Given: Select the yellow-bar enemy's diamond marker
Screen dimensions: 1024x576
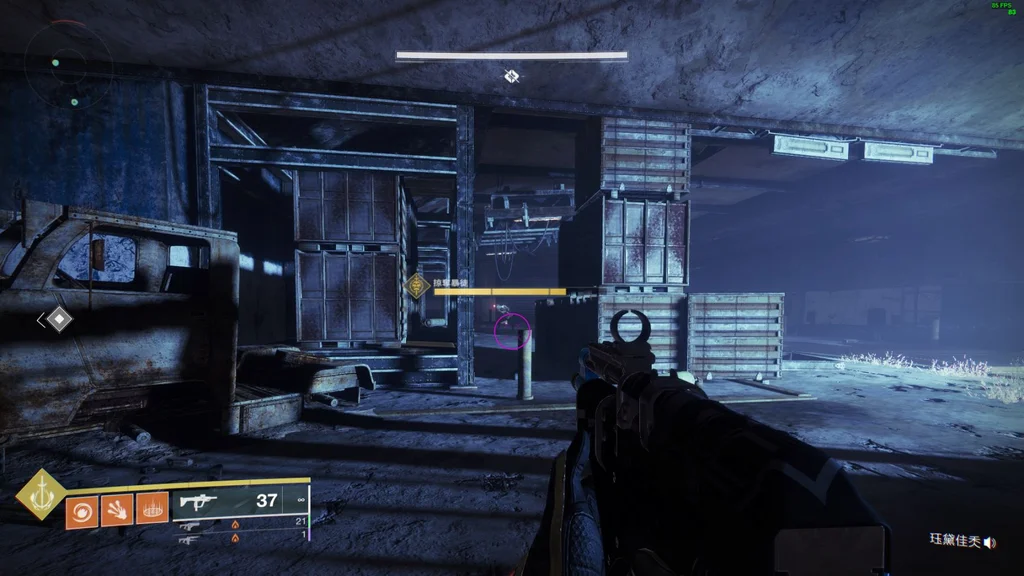Looking at the screenshot, I should pyautogui.click(x=417, y=287).
